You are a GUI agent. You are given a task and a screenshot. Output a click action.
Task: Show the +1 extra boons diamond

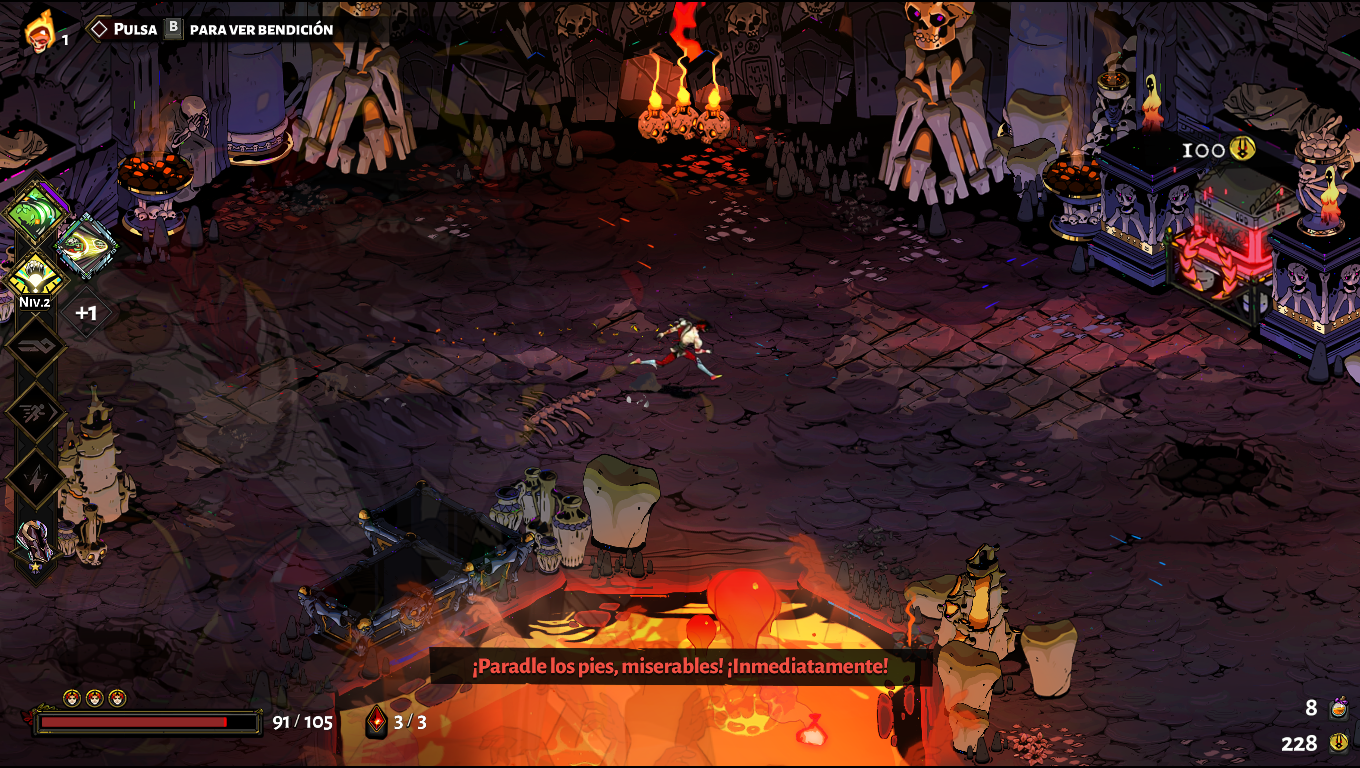coord(86,314)
